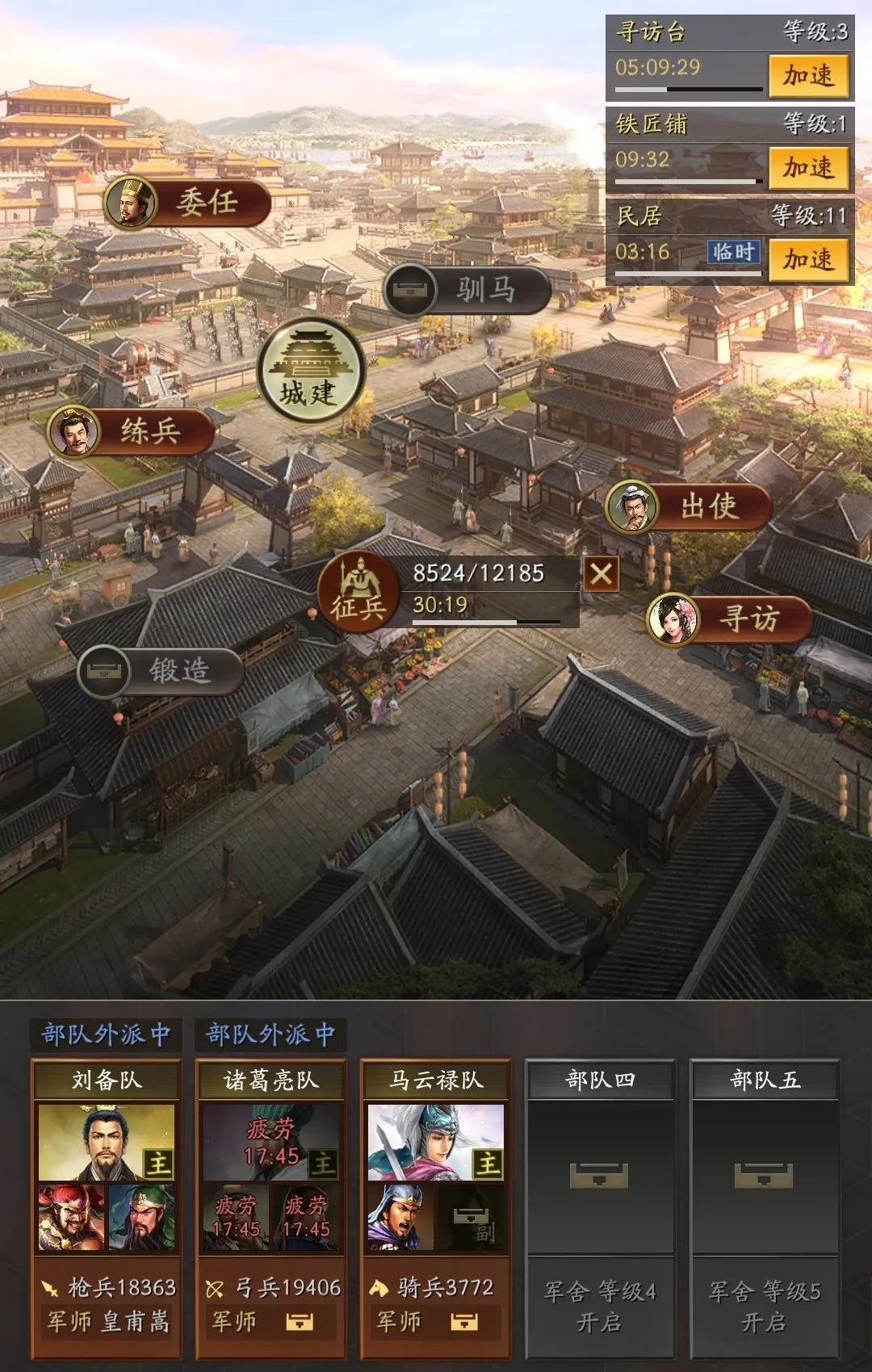Open the 练兵 troop training menu
Screen dimensions: 872x1372
coord(132,430)
